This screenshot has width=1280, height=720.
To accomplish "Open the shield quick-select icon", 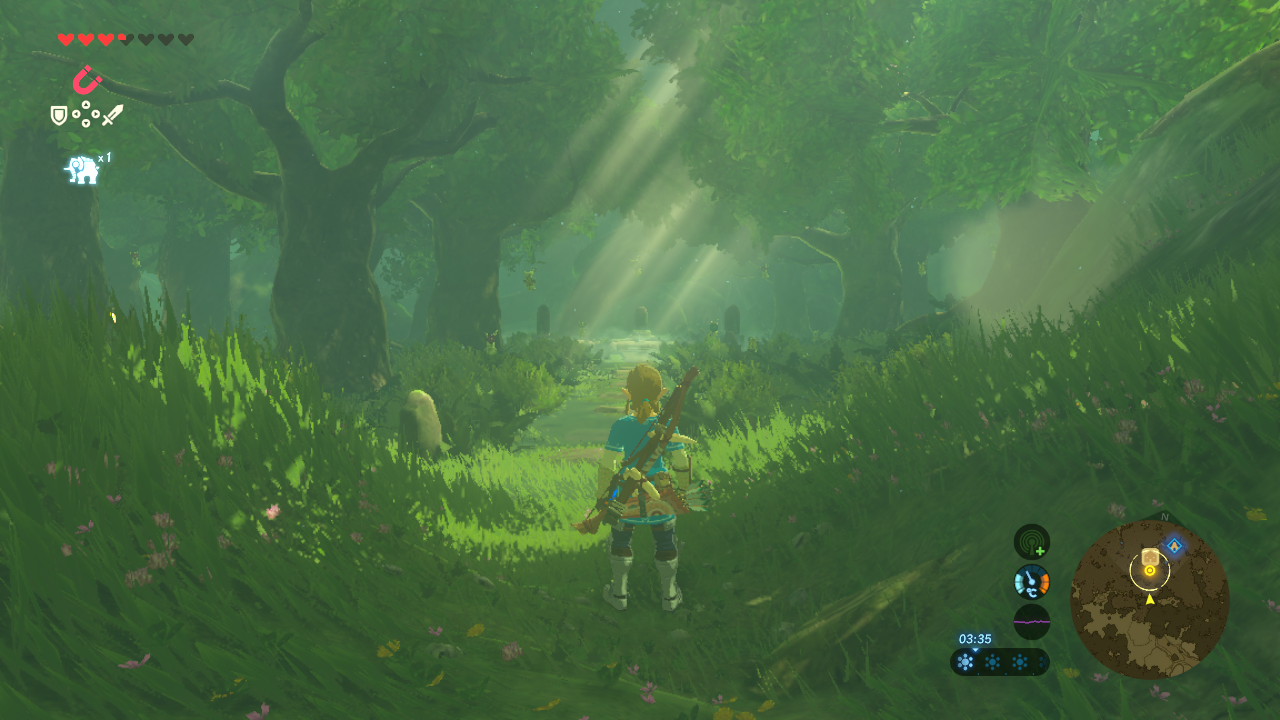I will (x=59, y=116).
